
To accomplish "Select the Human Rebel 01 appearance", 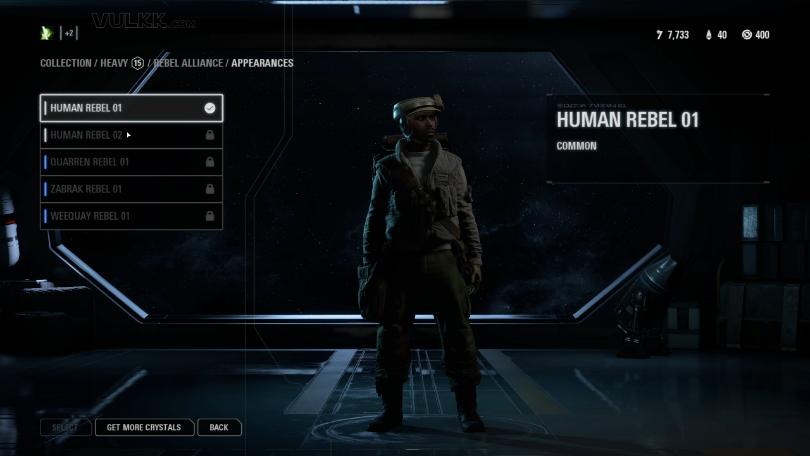I will point(130,108).
